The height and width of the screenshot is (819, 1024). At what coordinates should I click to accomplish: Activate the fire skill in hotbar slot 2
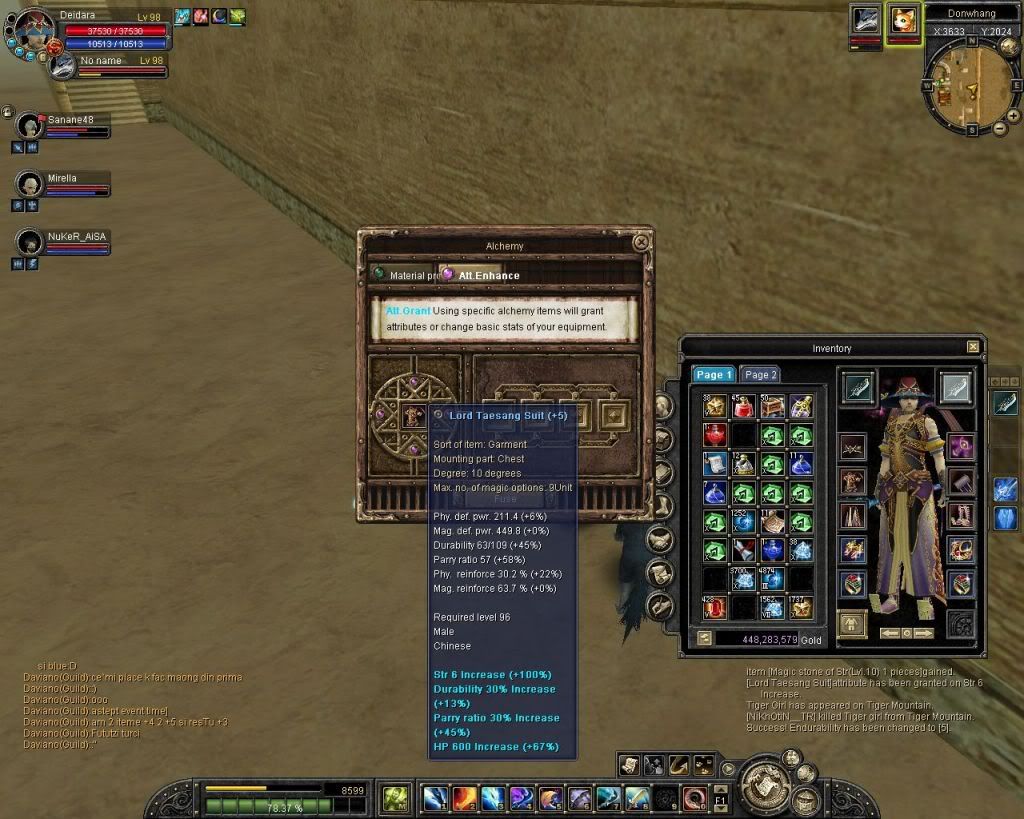(x=464, y=798)
